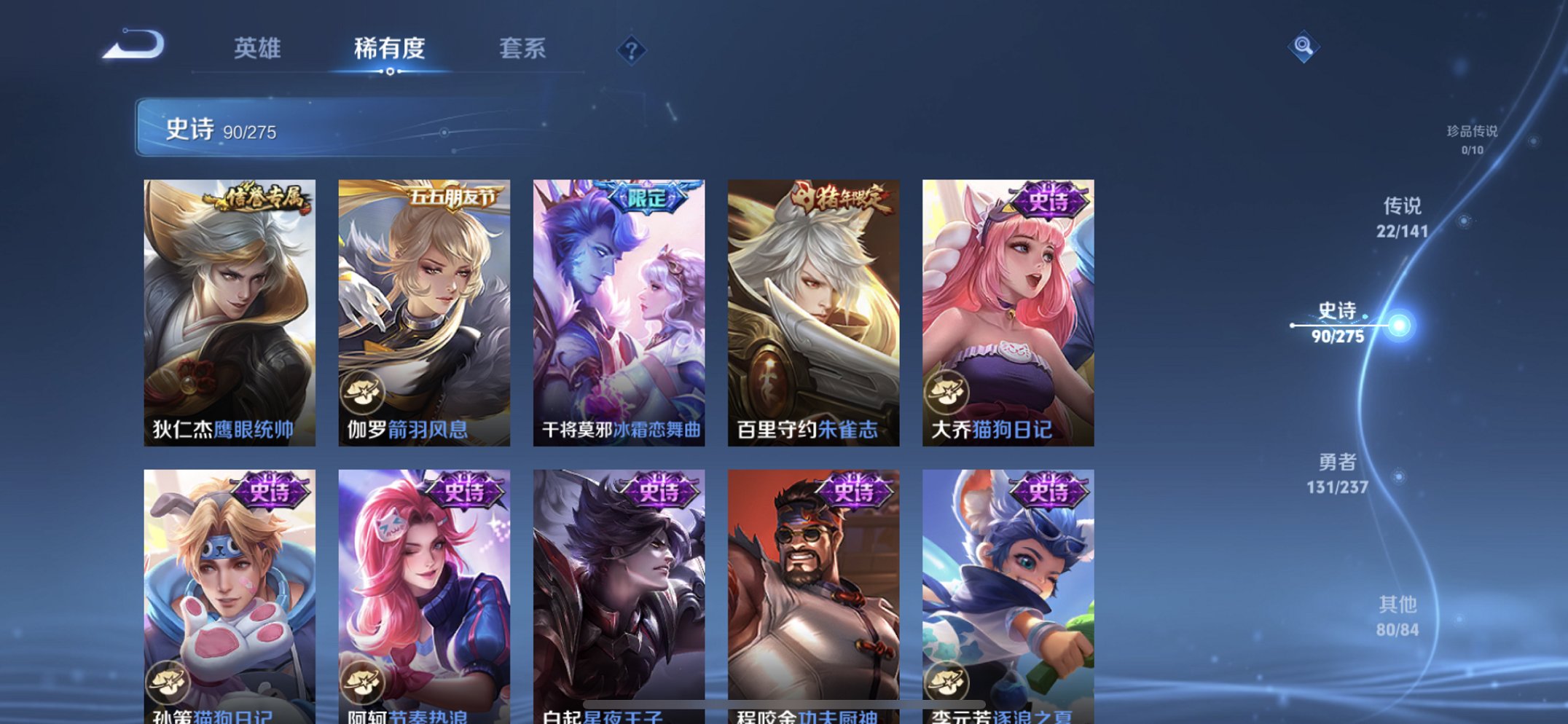Switch to the 套系 tab
The image size is (1568, 724).
pyautogui.click(x=523, y=50)
